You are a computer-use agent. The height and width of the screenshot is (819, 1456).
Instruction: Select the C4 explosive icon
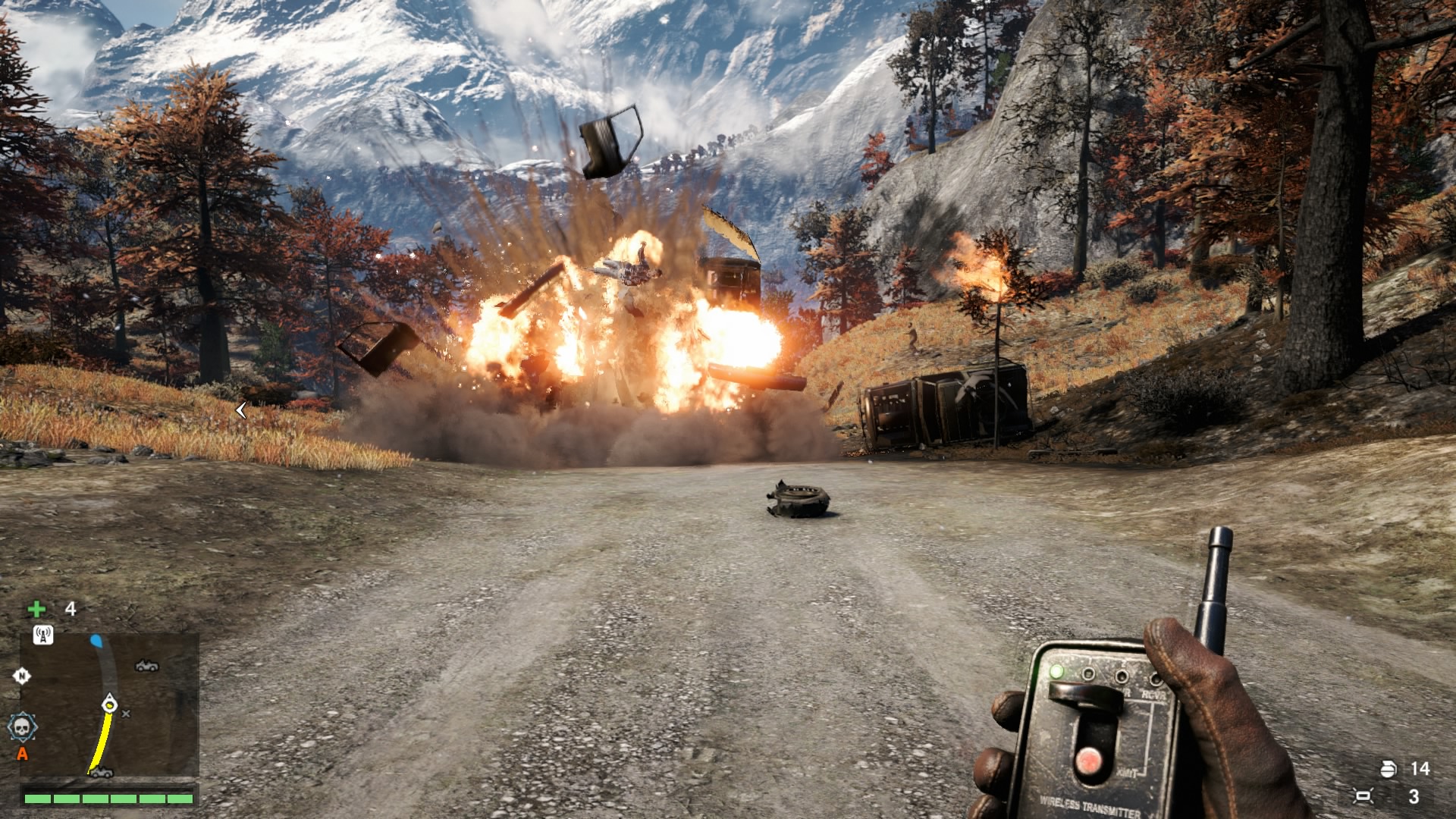tap(1363, 796)
